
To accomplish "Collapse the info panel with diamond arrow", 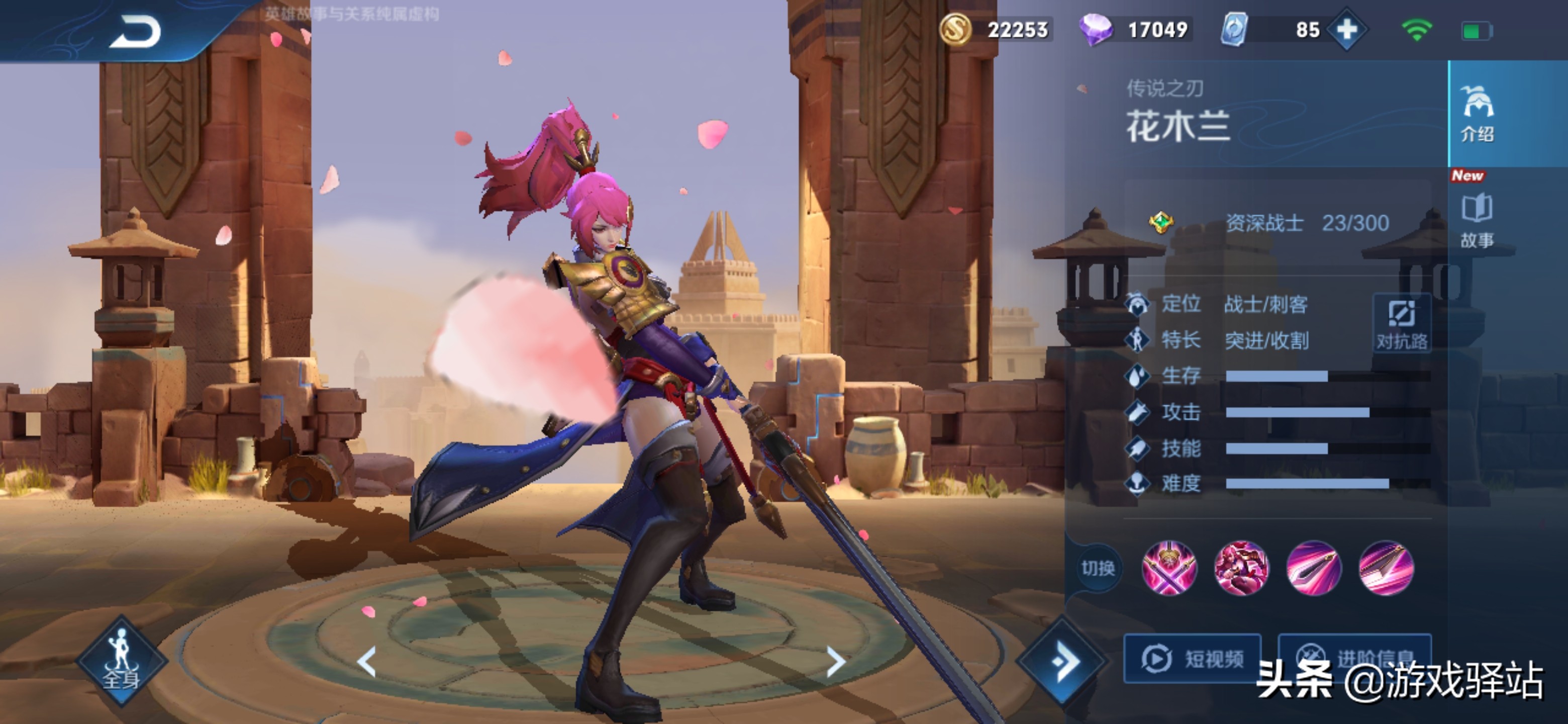I will tap(1063, 661).
